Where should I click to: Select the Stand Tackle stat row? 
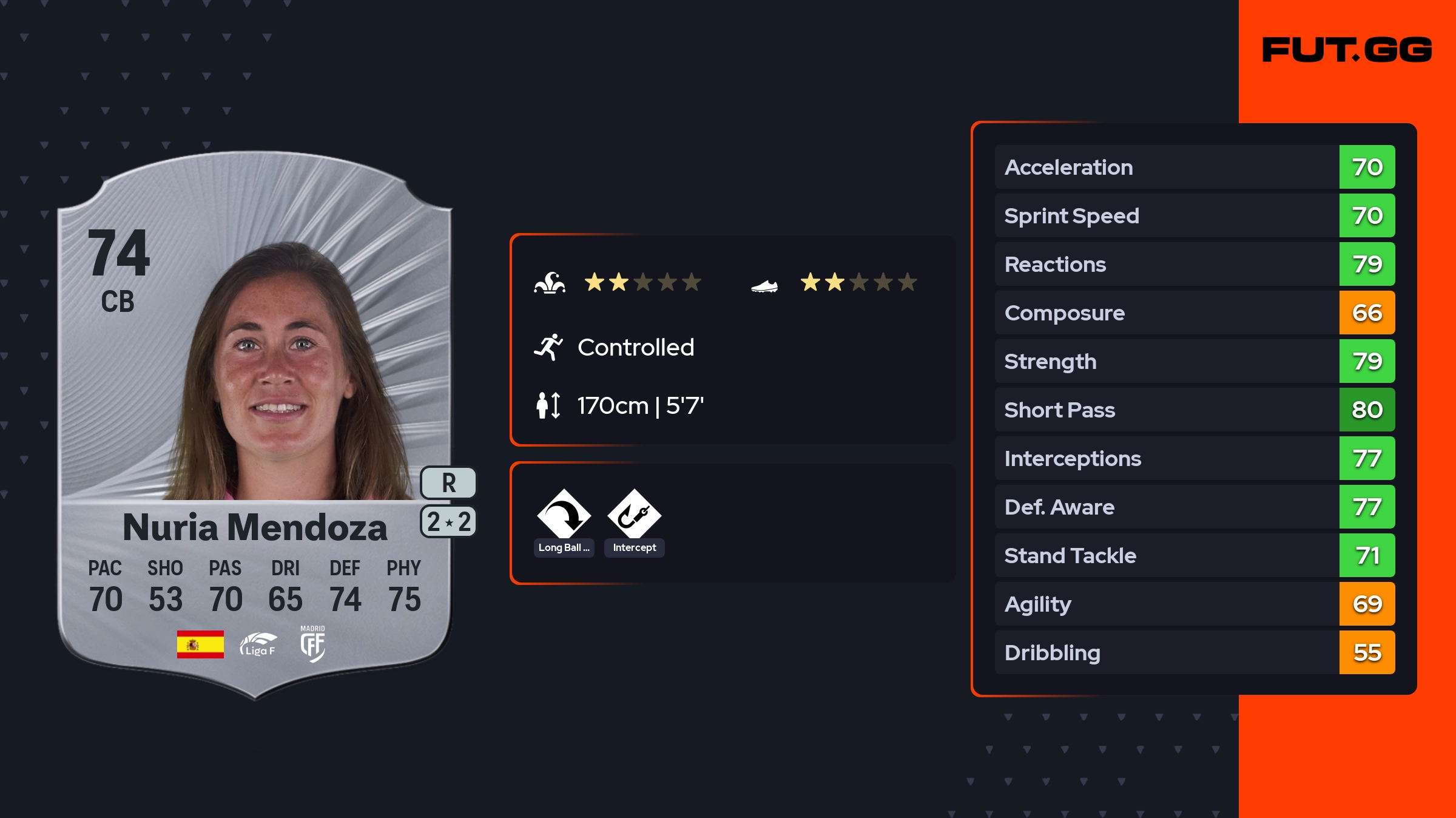pyautogui.click(x=1194, y=555)
